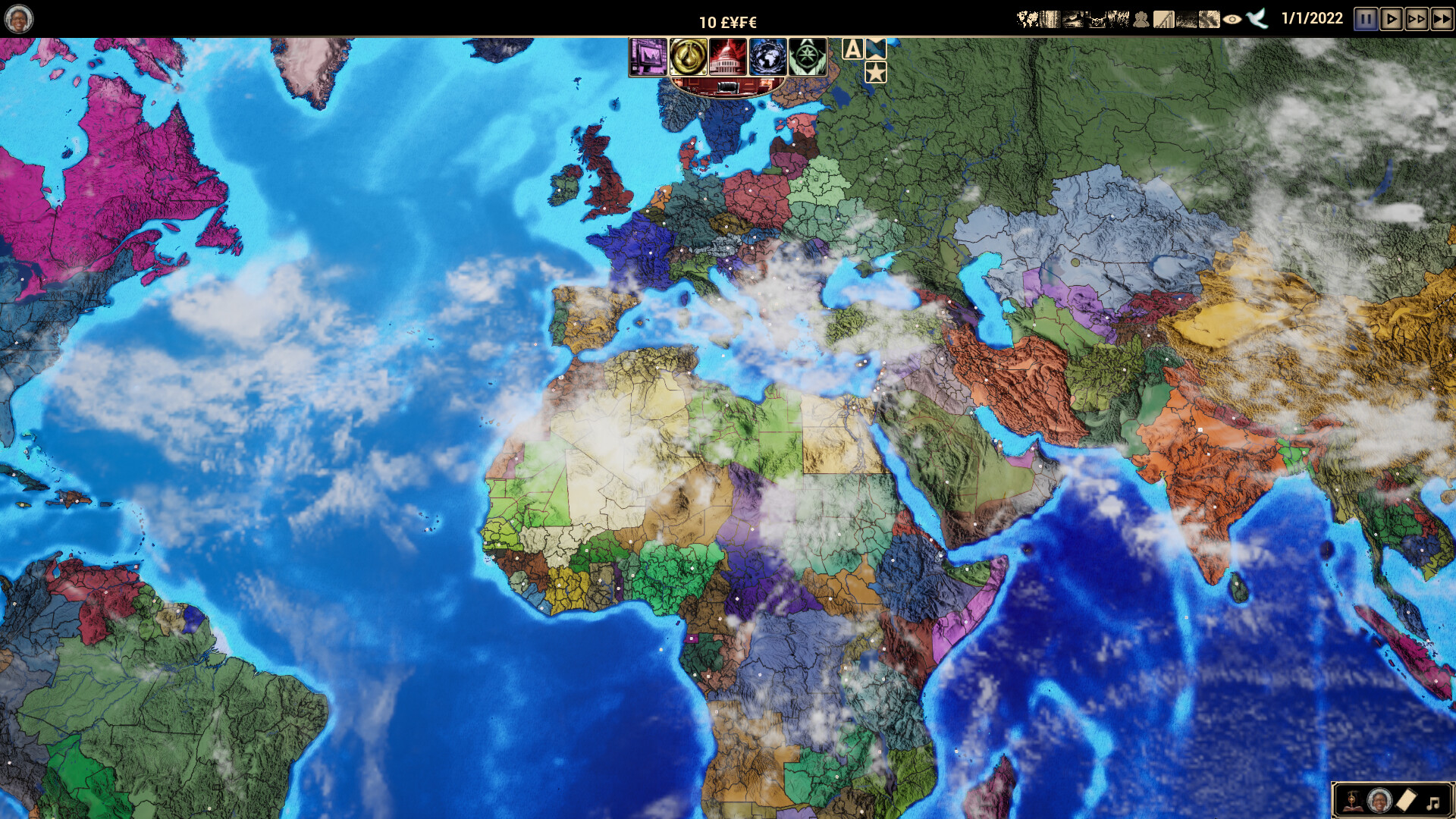Toggle the flag icon beside the A button
Image resolution: width=1456 pixels, height=819 pixels.
click(x=876, y=49)
